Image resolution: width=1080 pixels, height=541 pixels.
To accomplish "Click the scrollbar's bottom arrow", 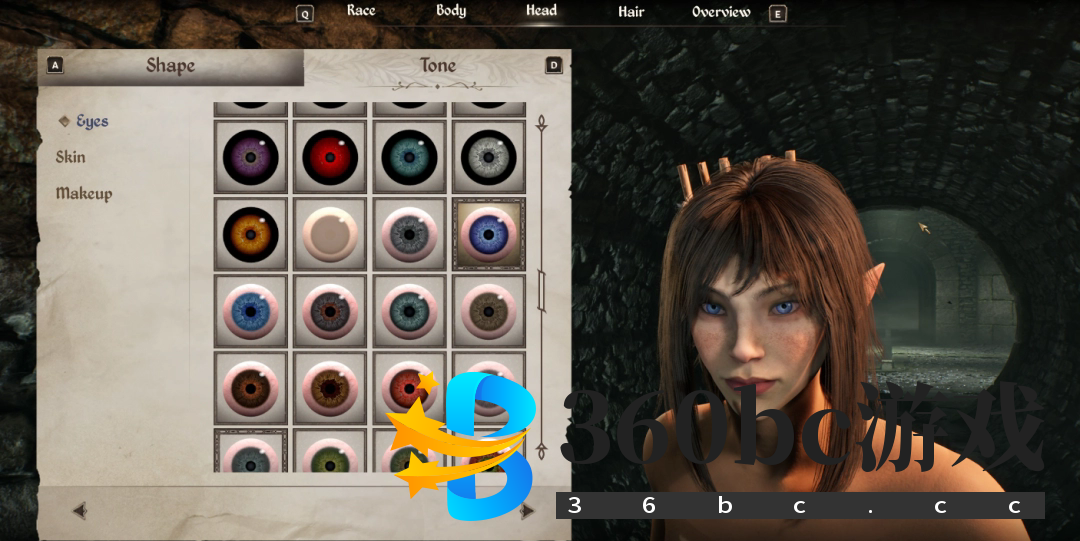I will pos(541,451).
